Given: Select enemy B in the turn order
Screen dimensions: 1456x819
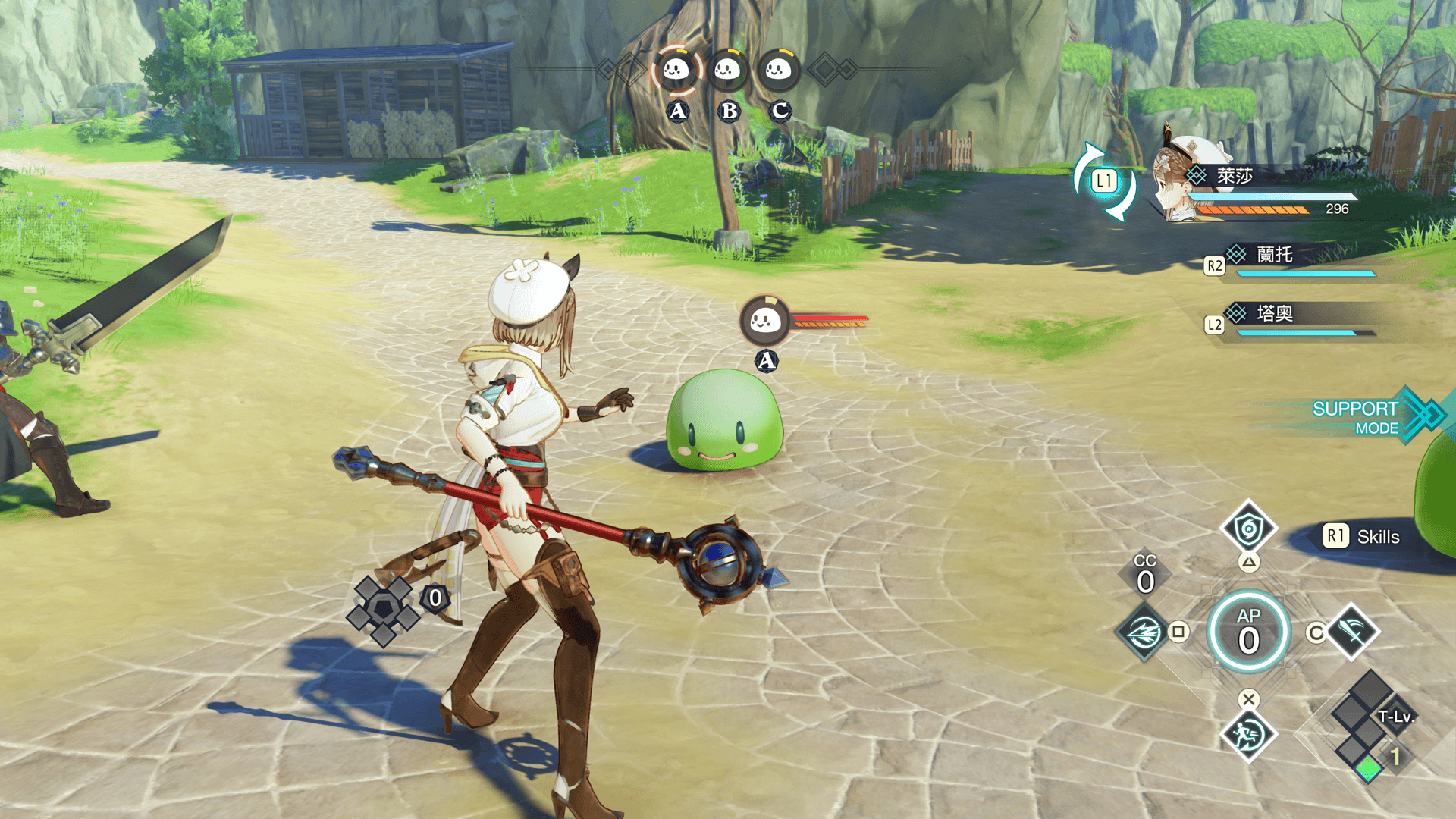Looking at the screenshot, I should coord(727,71).
